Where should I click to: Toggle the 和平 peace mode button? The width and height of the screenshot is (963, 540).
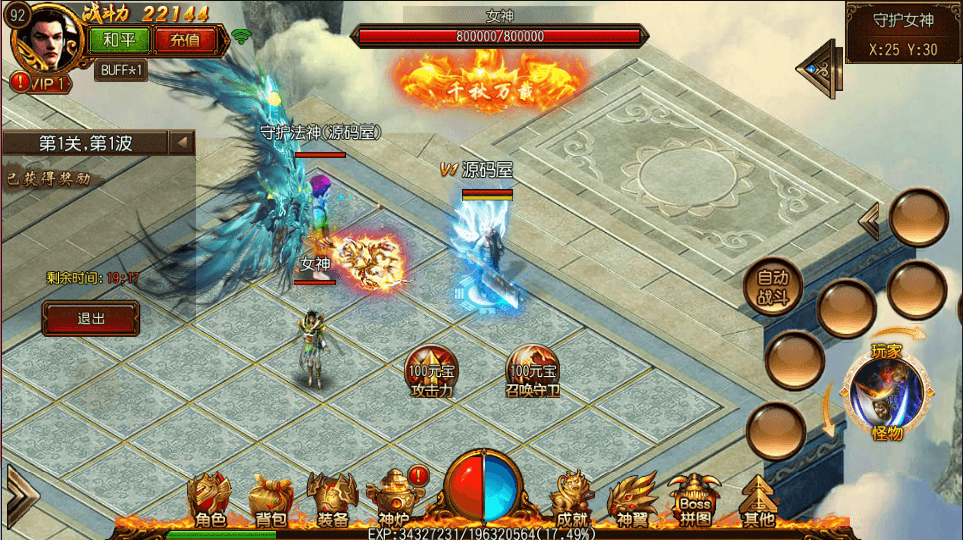(119, 40)
